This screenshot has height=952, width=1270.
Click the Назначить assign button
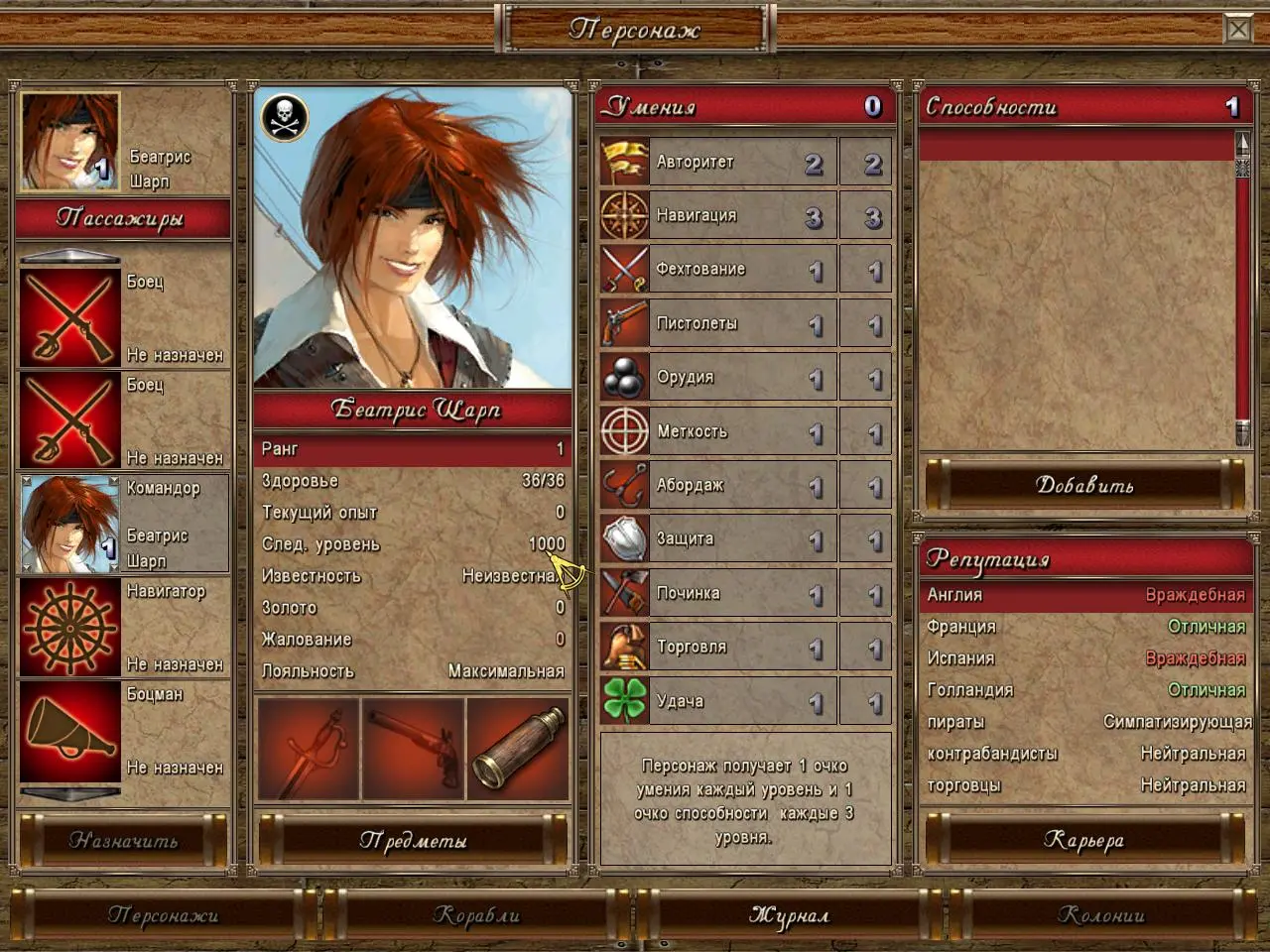coord(124,840)
